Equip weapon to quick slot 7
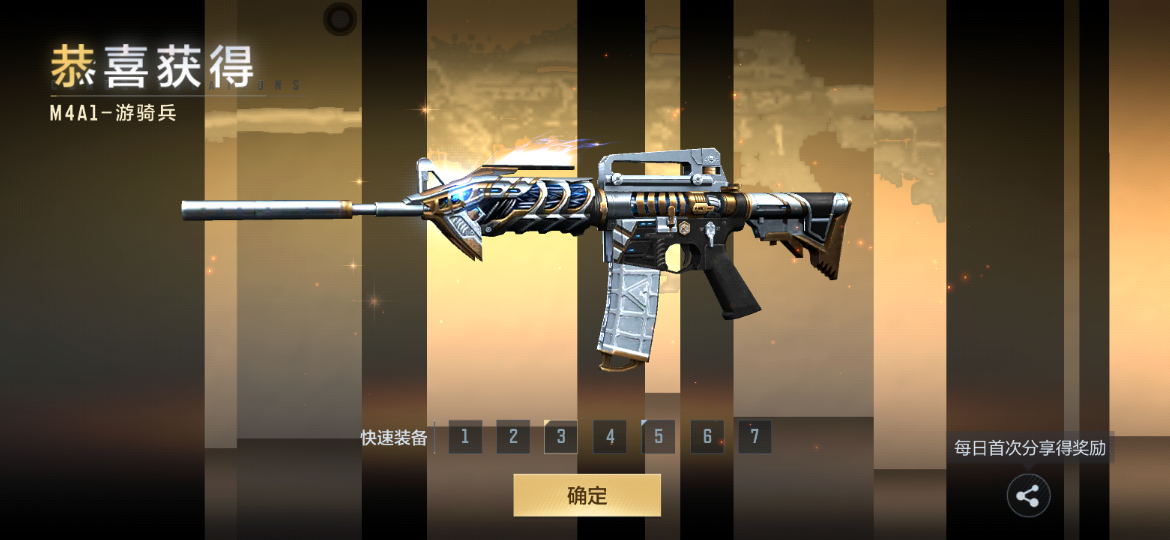The height and width of the screenshot is (540, 1170). pos(755,437)
